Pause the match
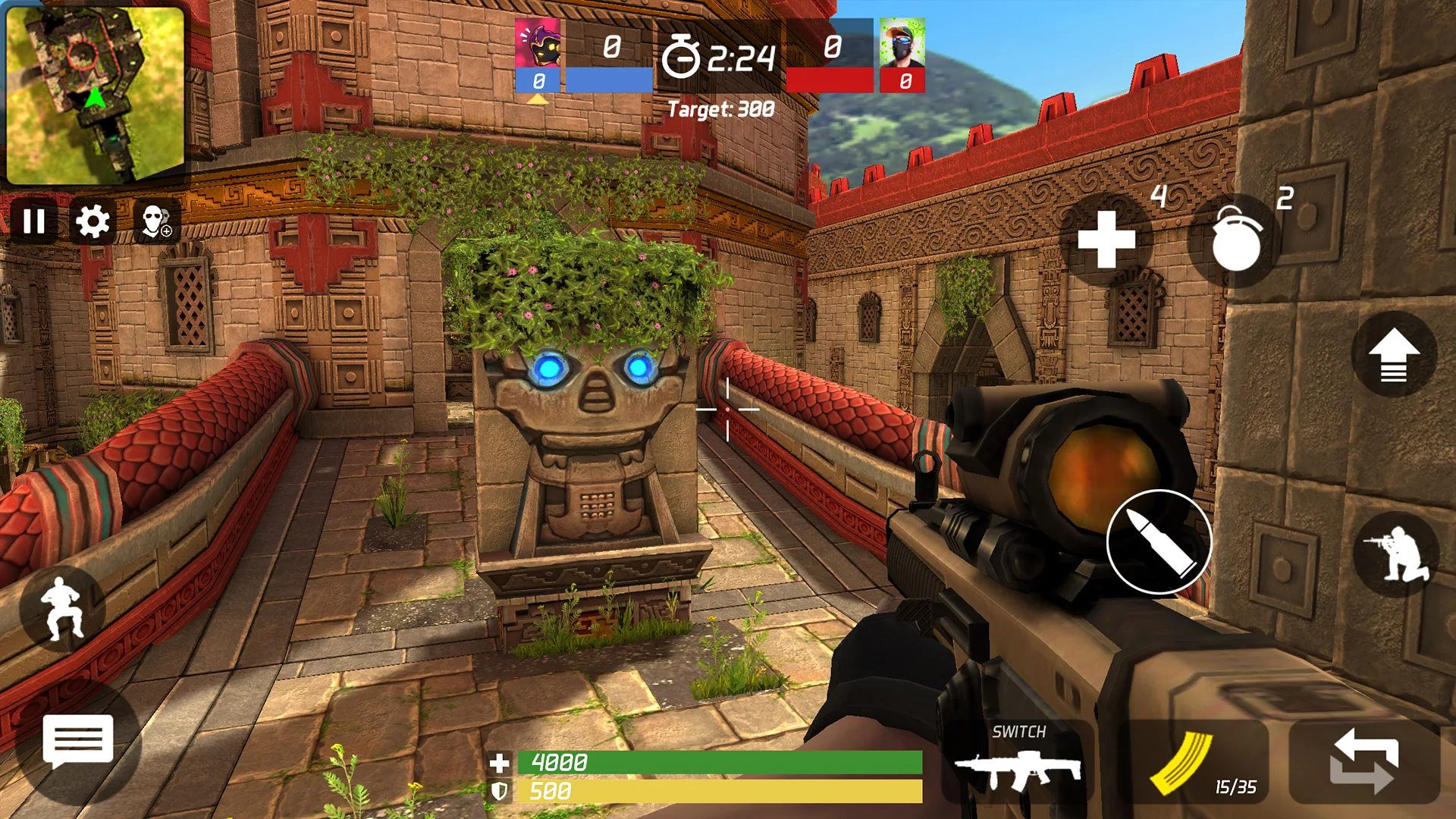 [34, 221]
